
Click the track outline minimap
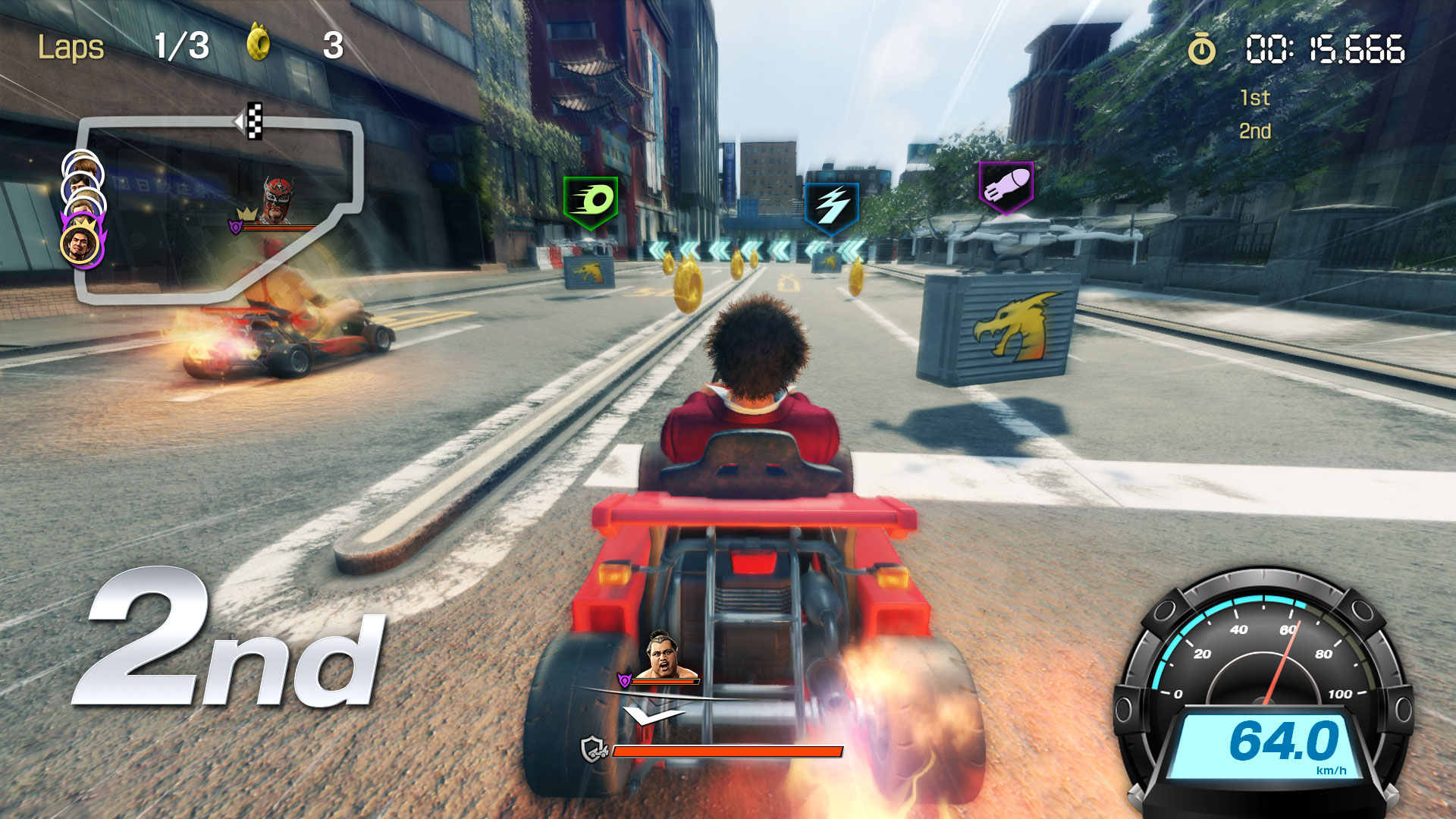(x=220, y=209)
